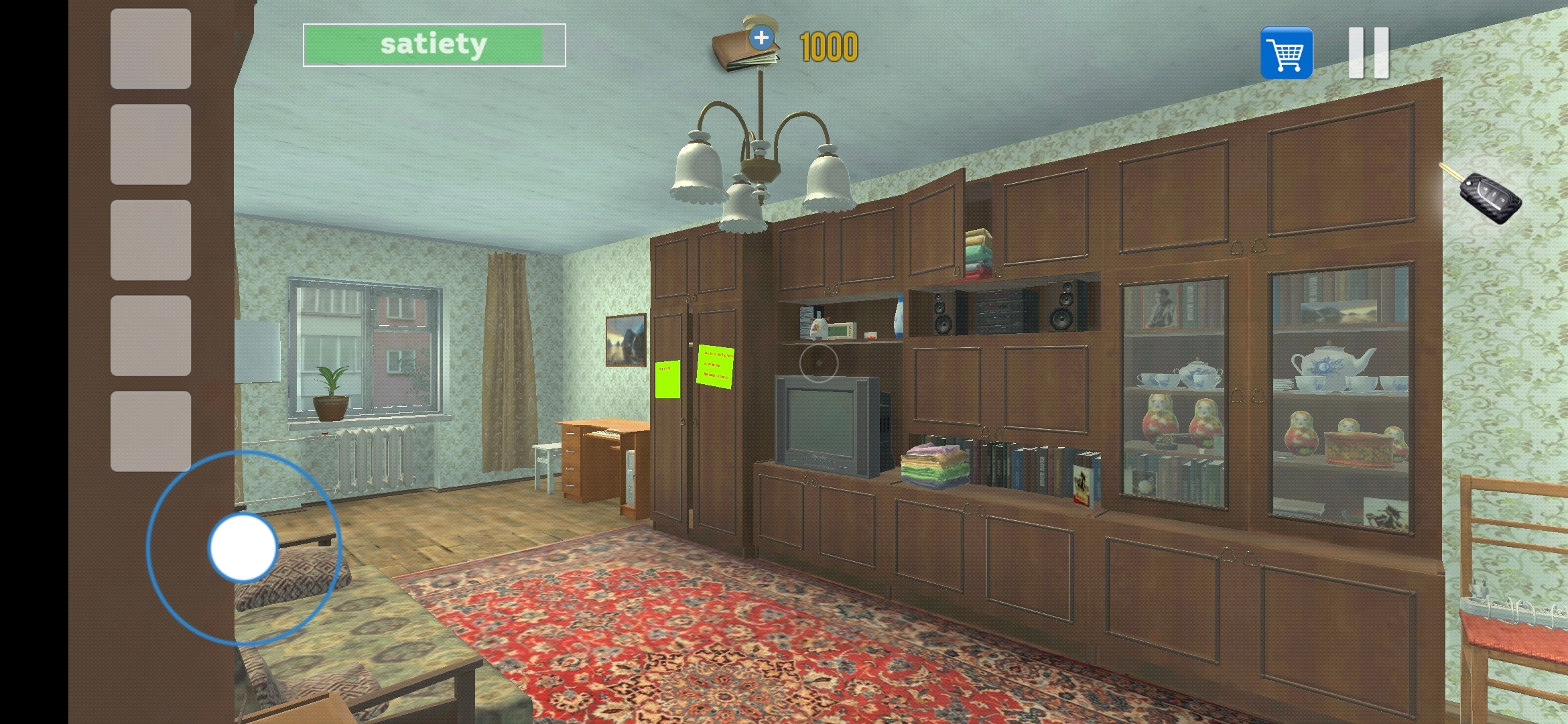This screenshot has height=724, width=1568.
Task: Tap the wallet plus icon to add money
Action: coord(761,38)
